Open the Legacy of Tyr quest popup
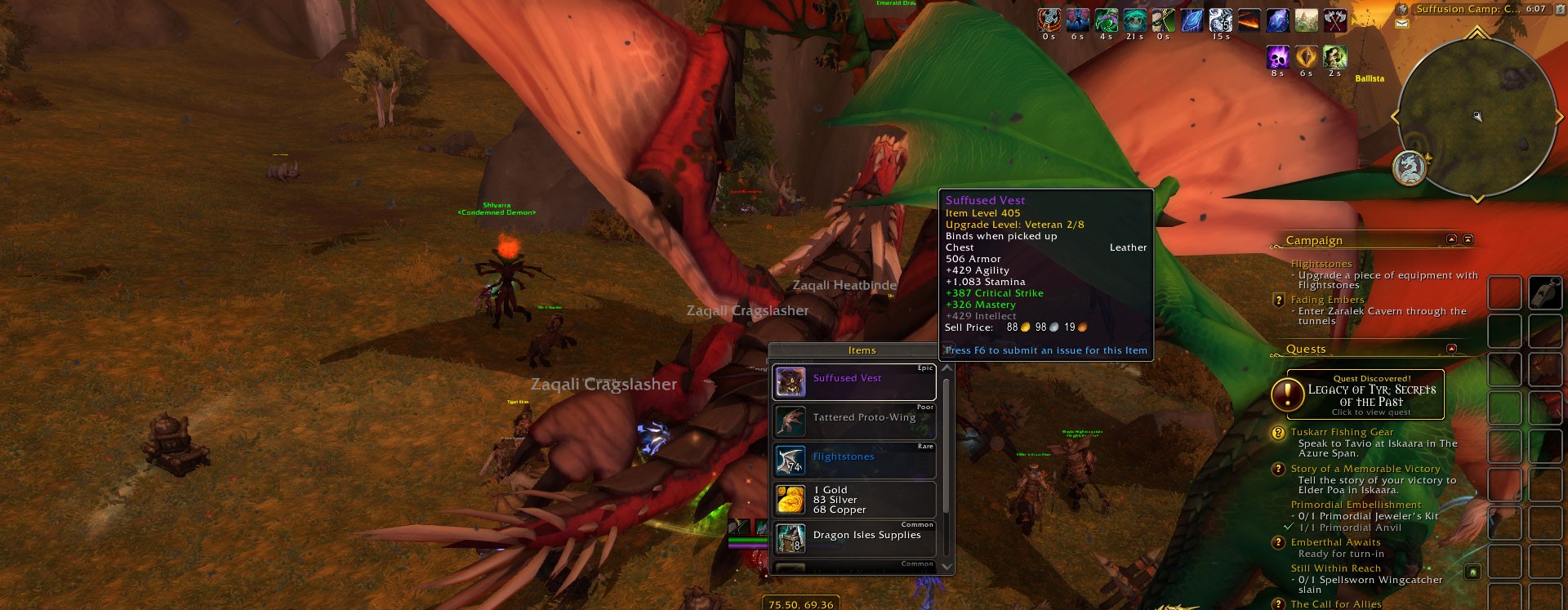 [1365, 394]
